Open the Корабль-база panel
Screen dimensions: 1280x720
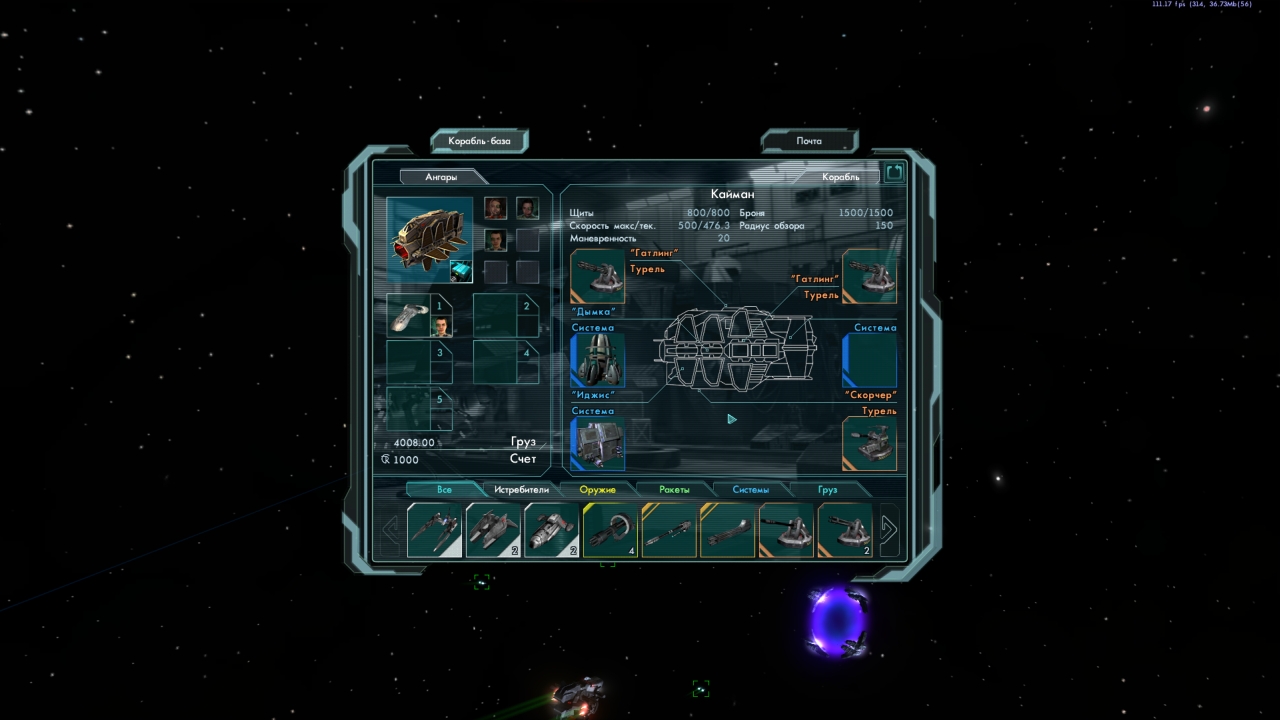(479, 141)
